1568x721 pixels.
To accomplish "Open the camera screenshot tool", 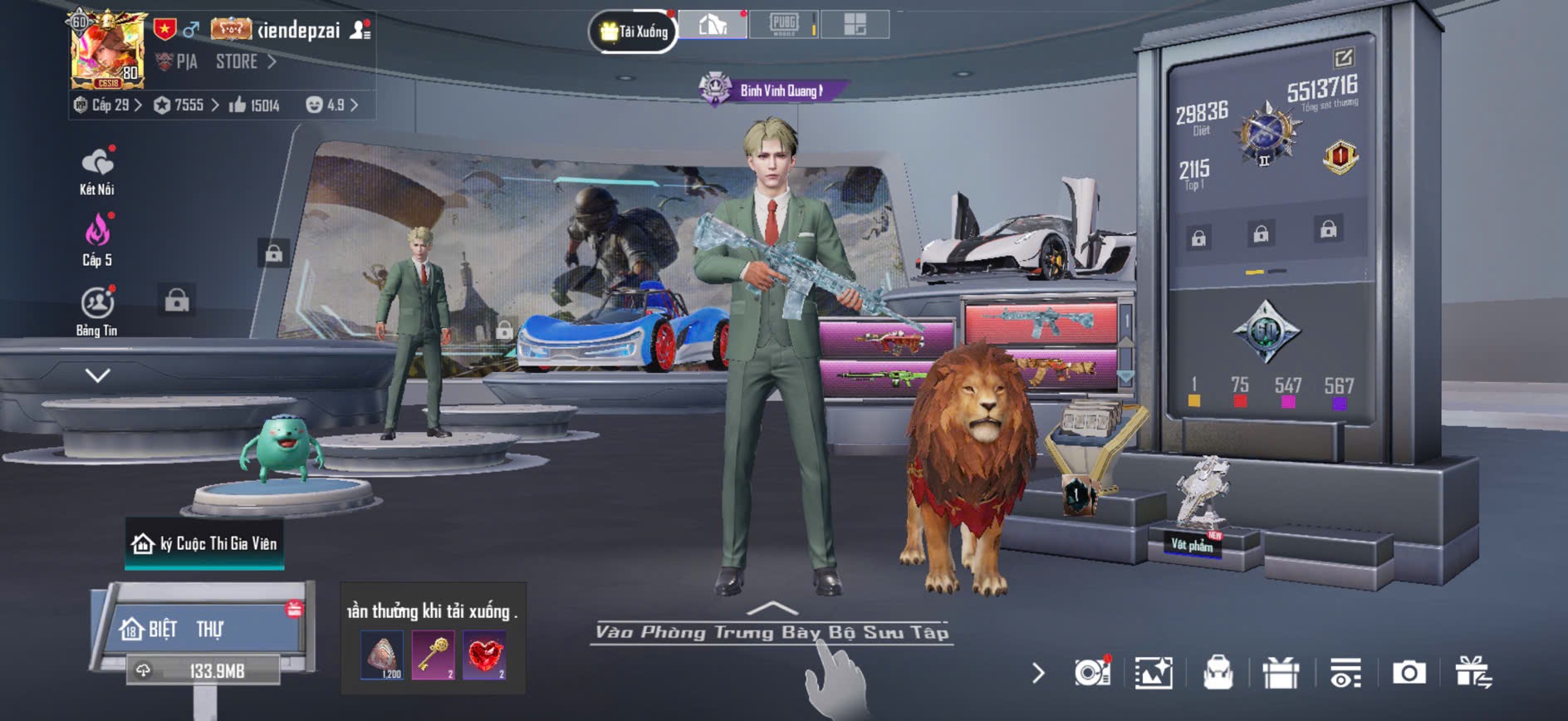I will click(x=1409, y=673).
